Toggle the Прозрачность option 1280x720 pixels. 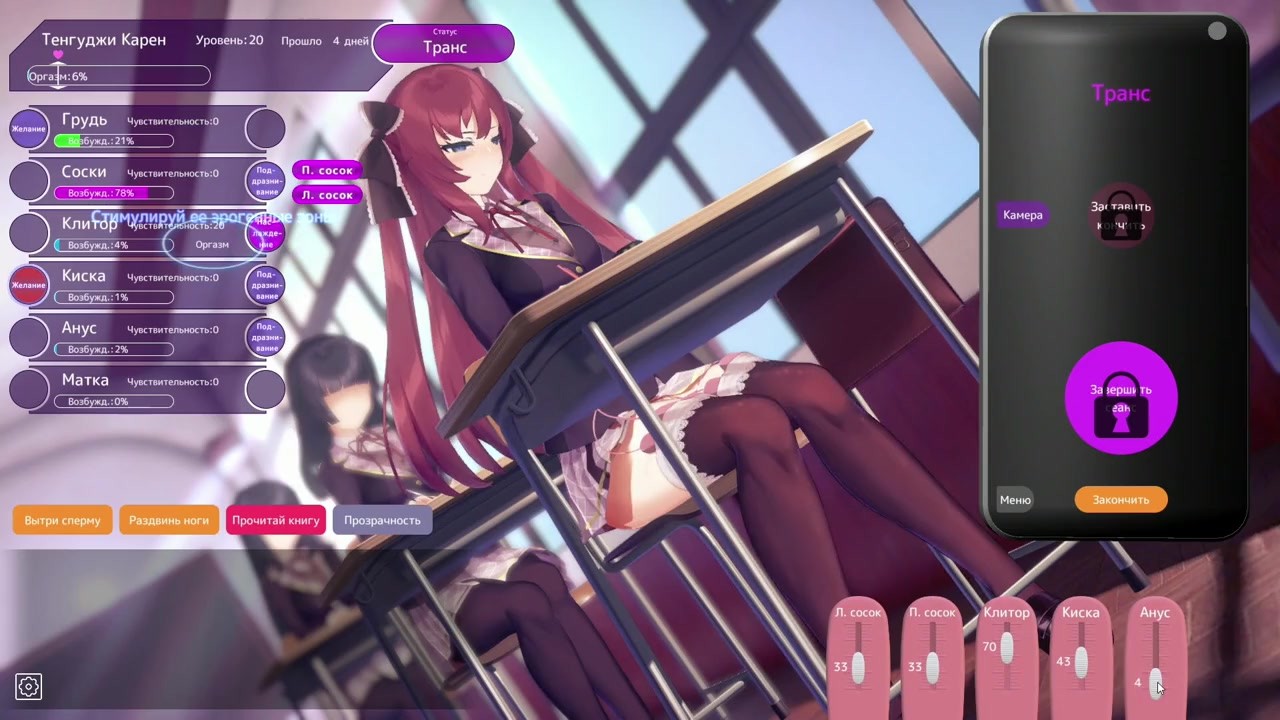382,520
